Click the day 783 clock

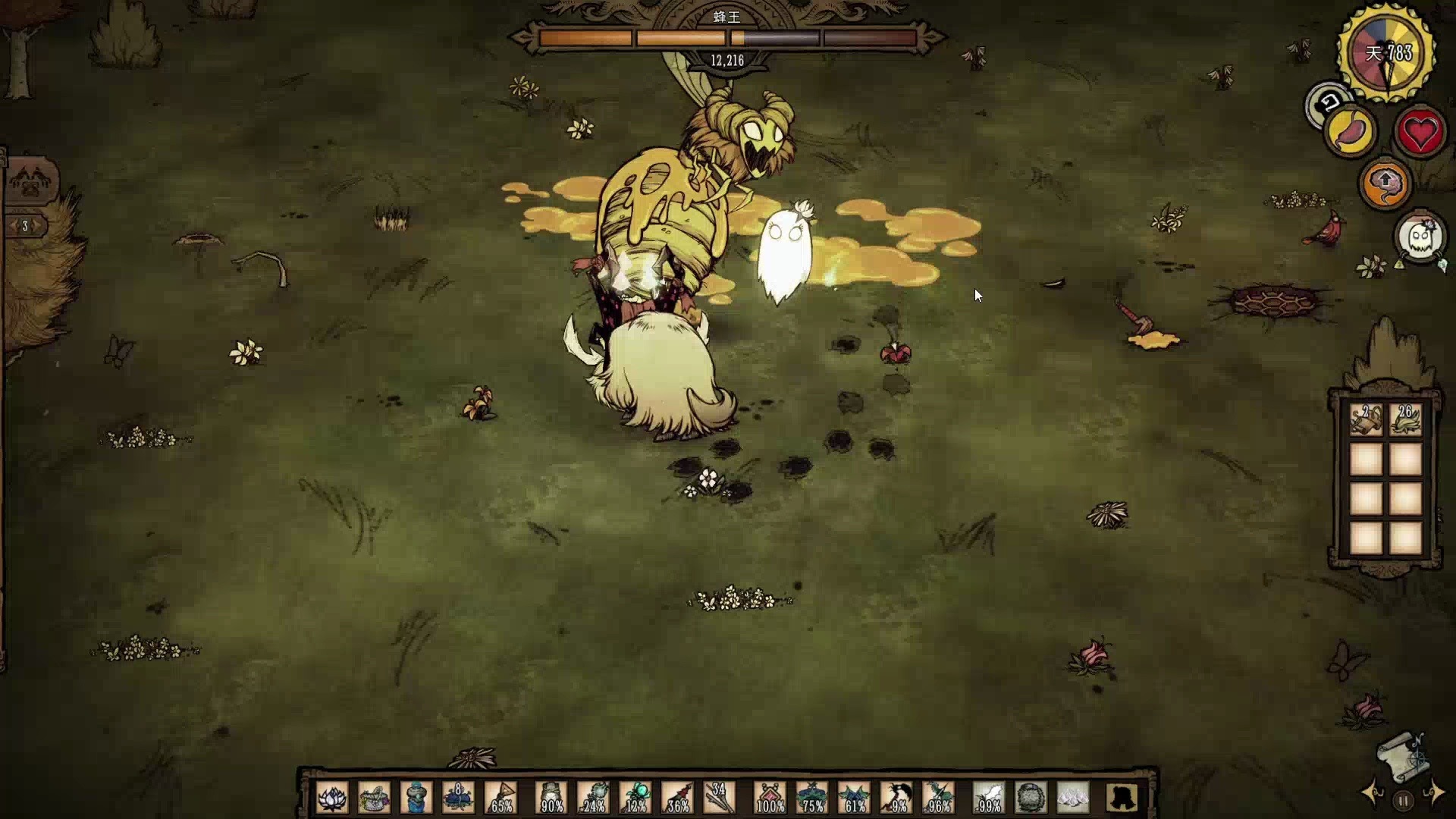[1387, 53]
